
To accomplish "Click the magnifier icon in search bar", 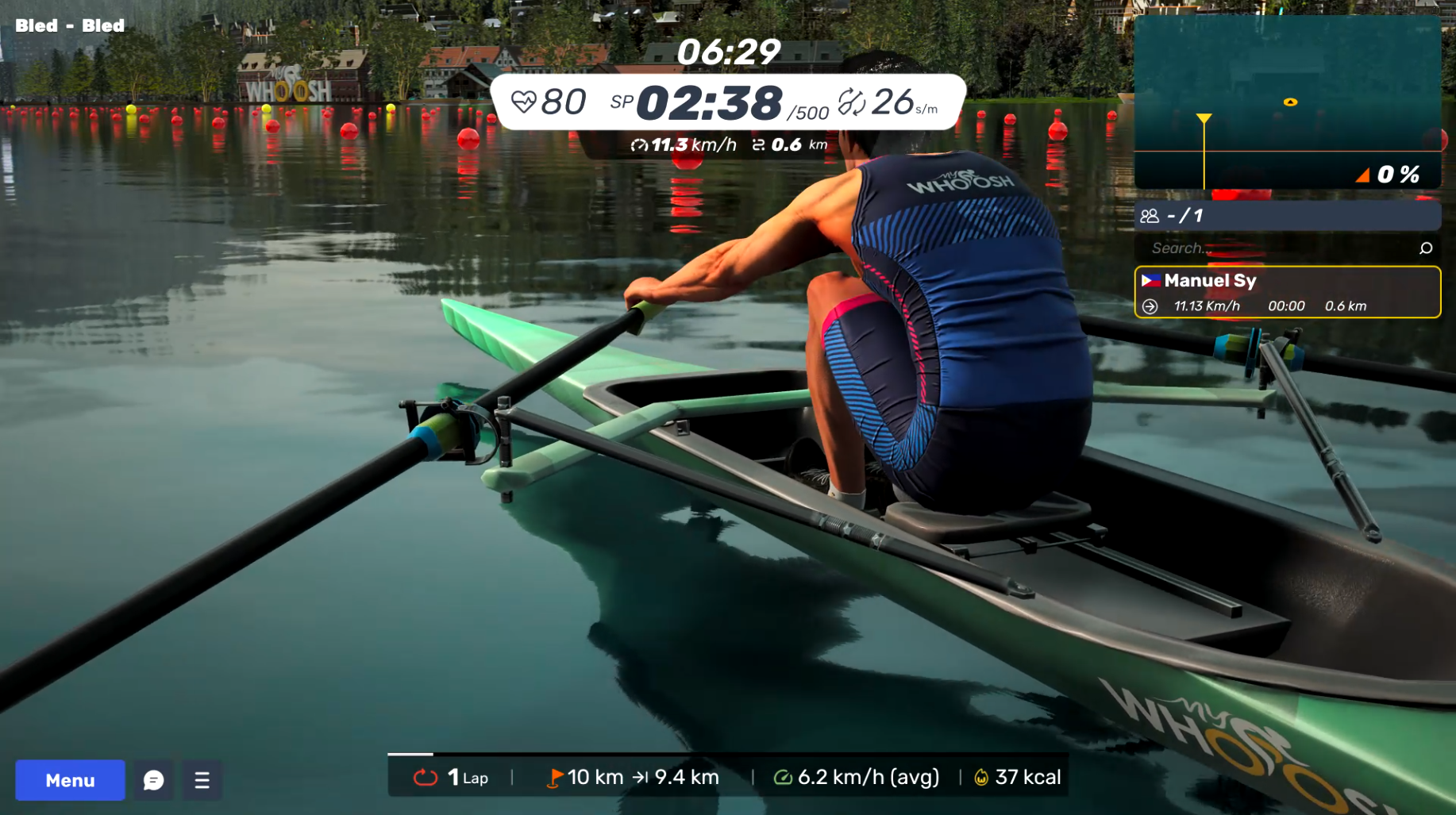I will (1427, 248).
